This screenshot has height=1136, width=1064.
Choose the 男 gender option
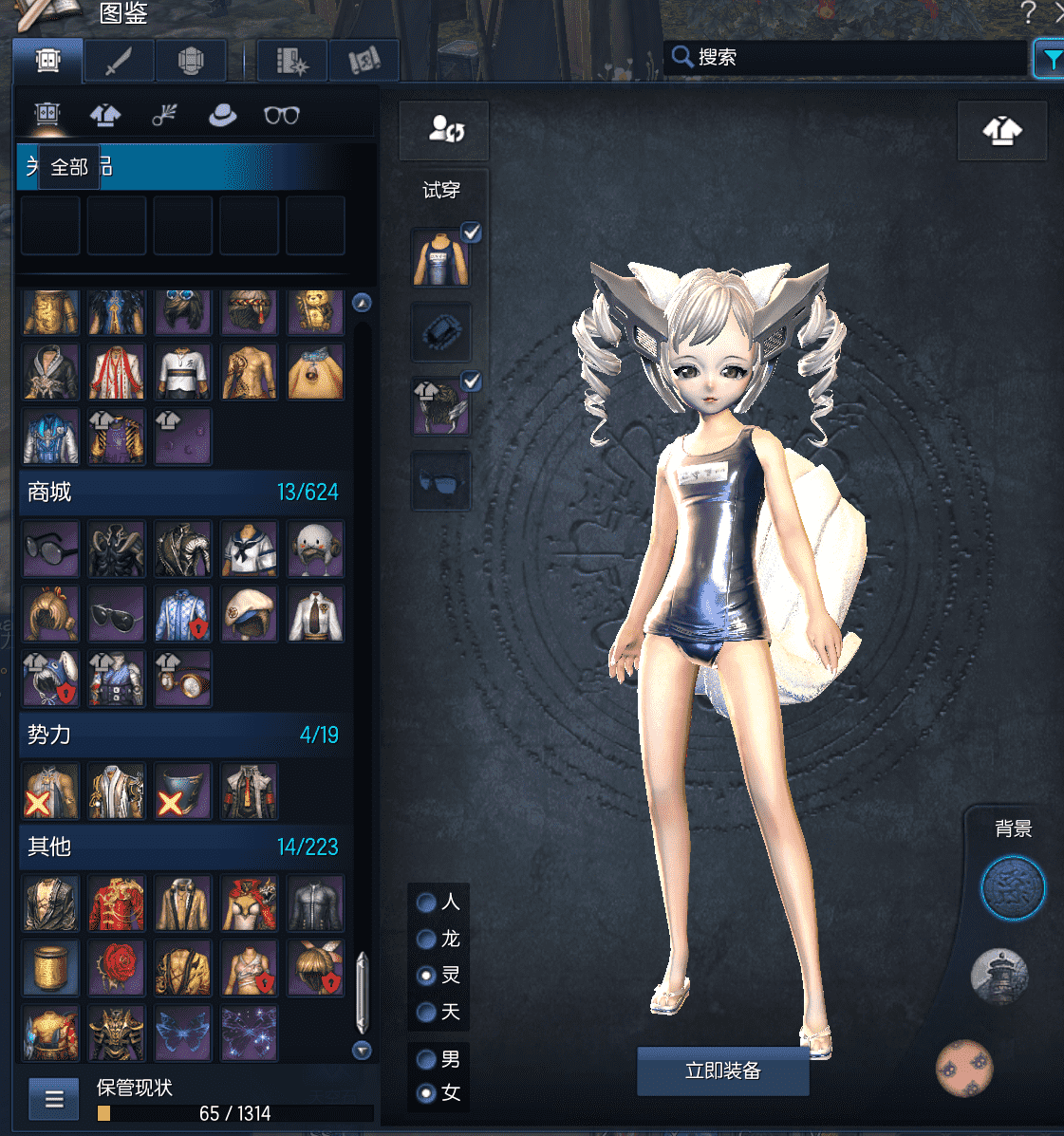pyautogui.click(x=427, y=1058)
